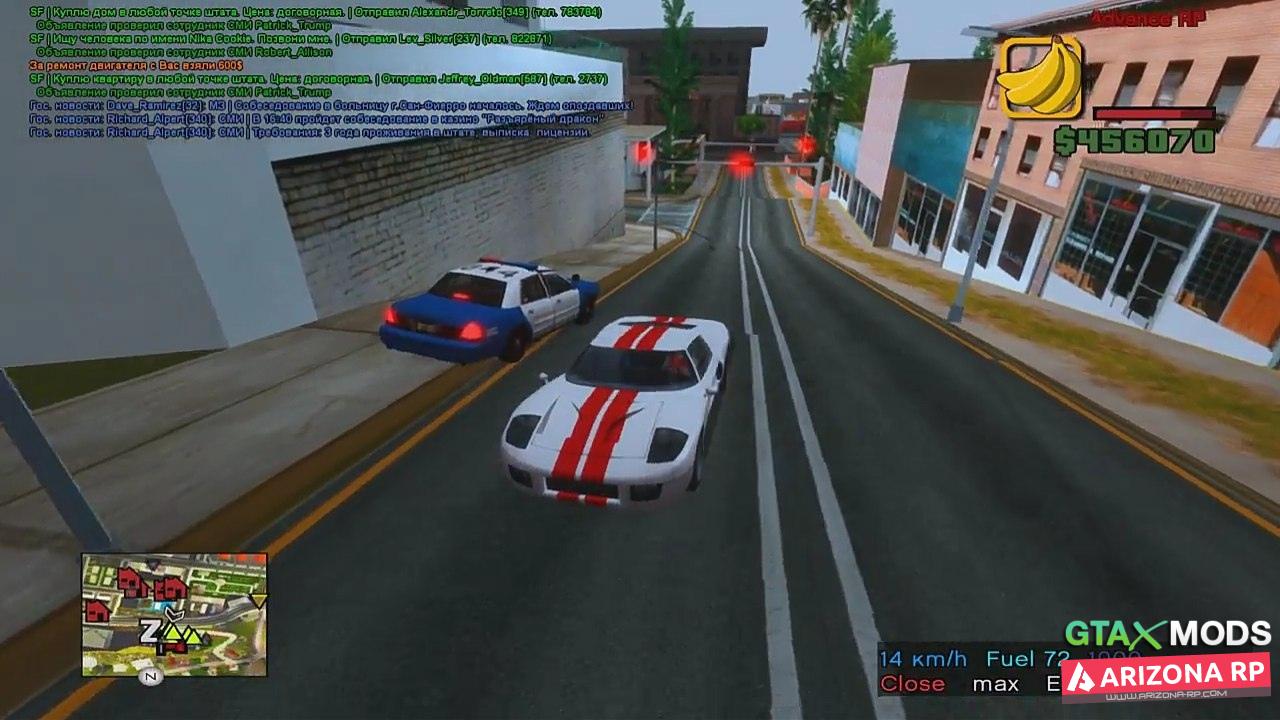The height and width of the screenshot is (720, 1280).
Task: Click the GTAXMODS watermark logo
Action: coord(1167,633)
